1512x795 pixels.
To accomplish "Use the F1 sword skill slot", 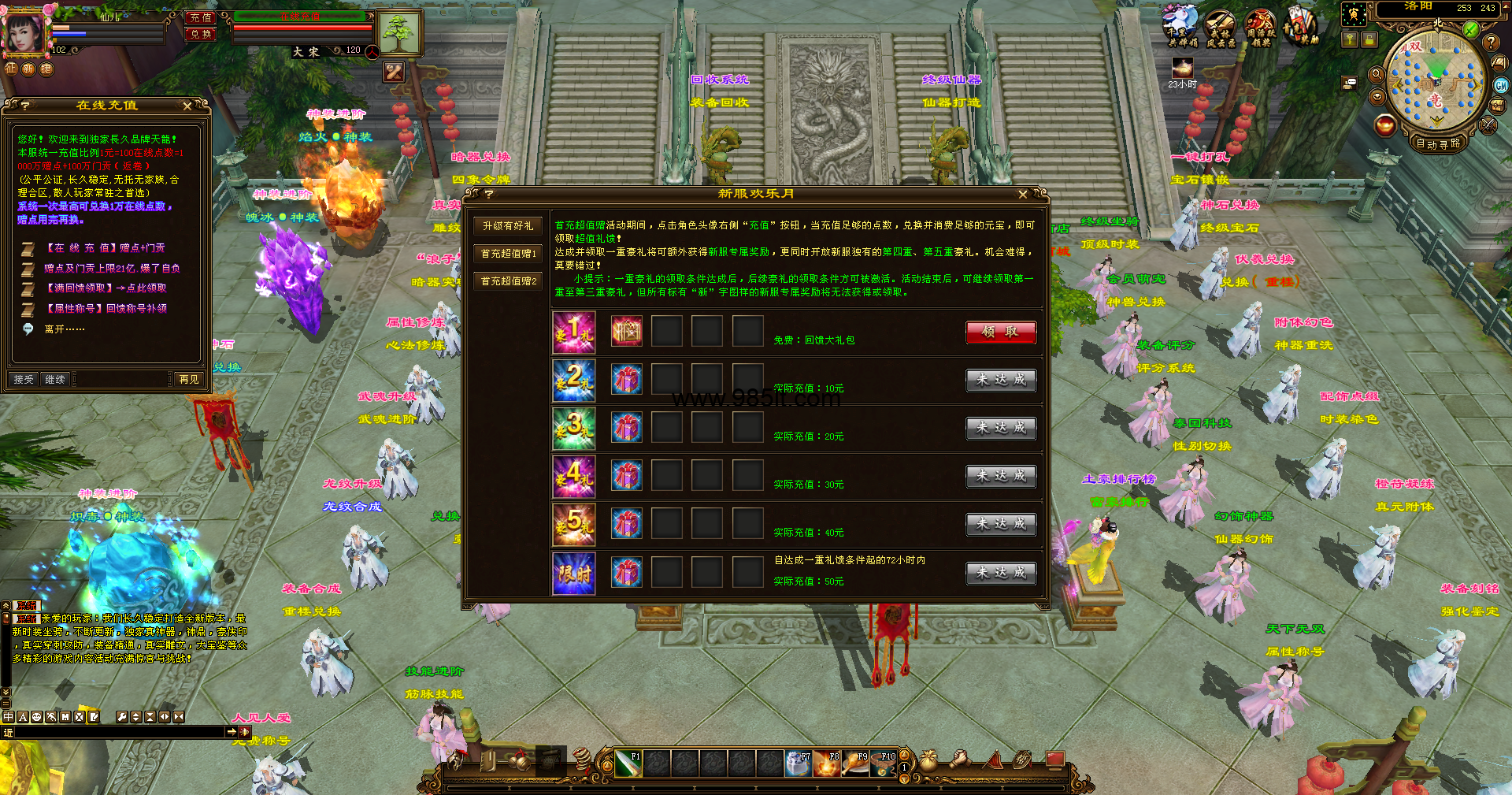I will pyautogui.click(x=626, y=763).
